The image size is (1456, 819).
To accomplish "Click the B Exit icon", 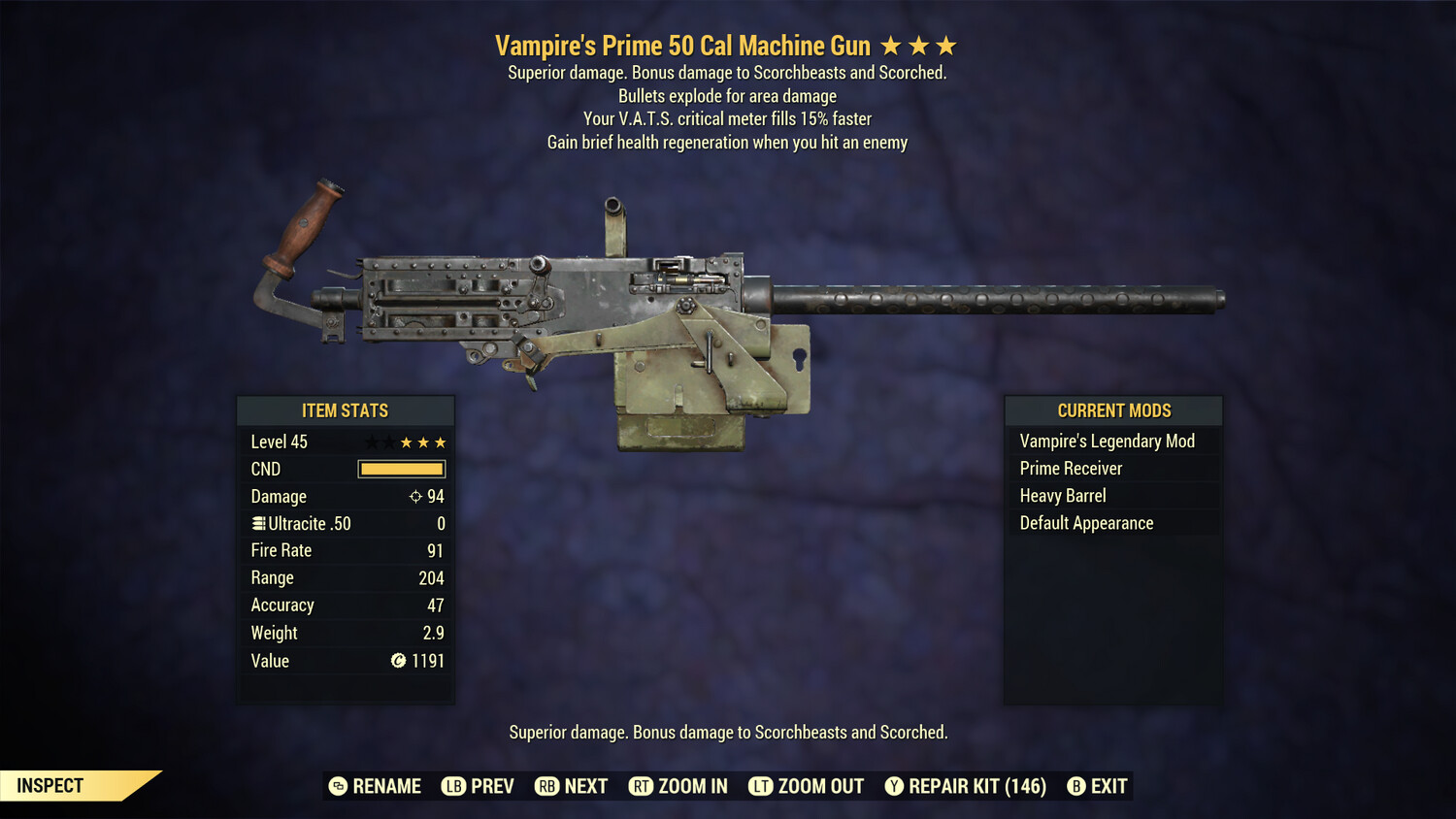I will [x=1075, y=786].
